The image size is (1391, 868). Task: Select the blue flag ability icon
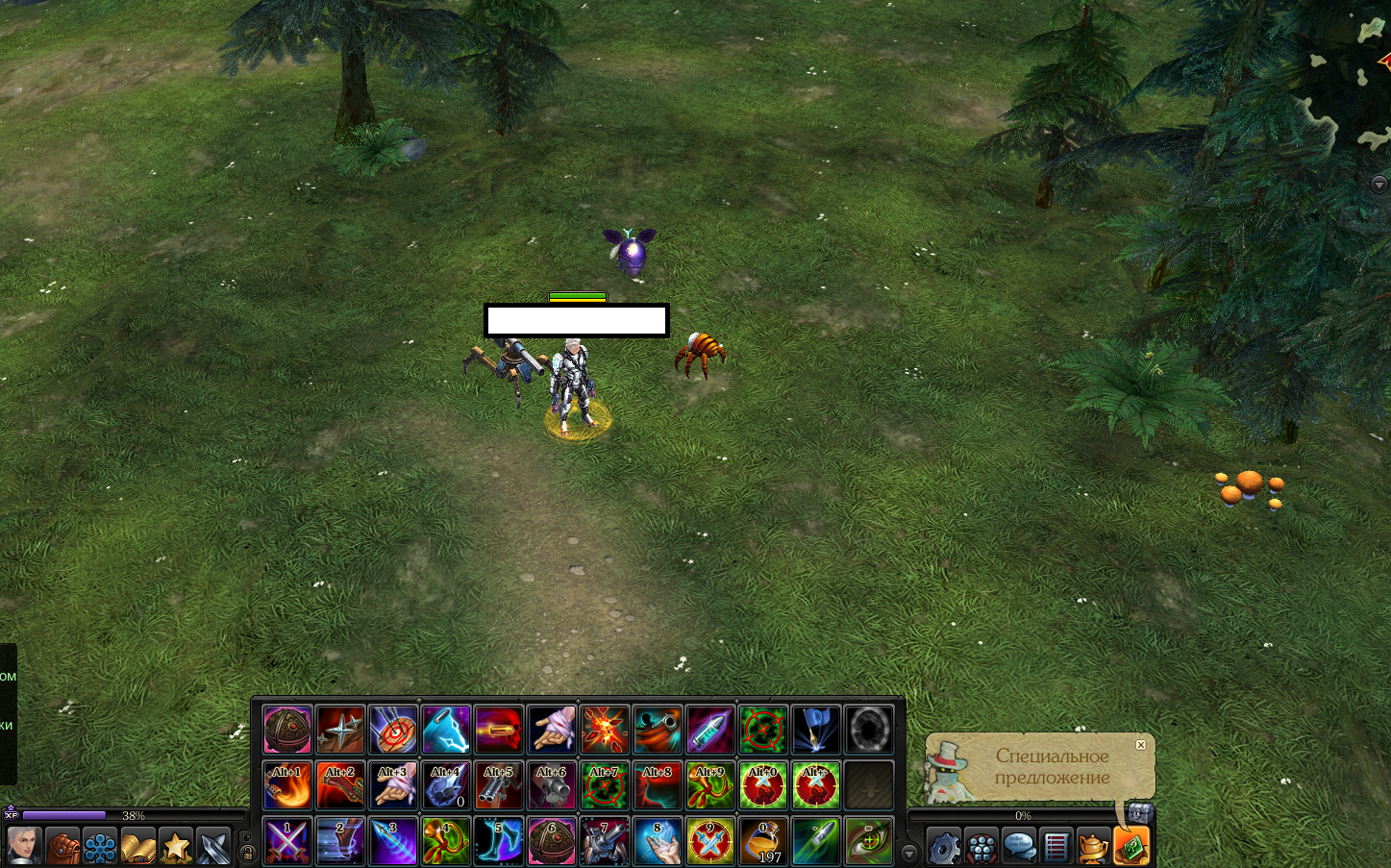coord(816,730)
